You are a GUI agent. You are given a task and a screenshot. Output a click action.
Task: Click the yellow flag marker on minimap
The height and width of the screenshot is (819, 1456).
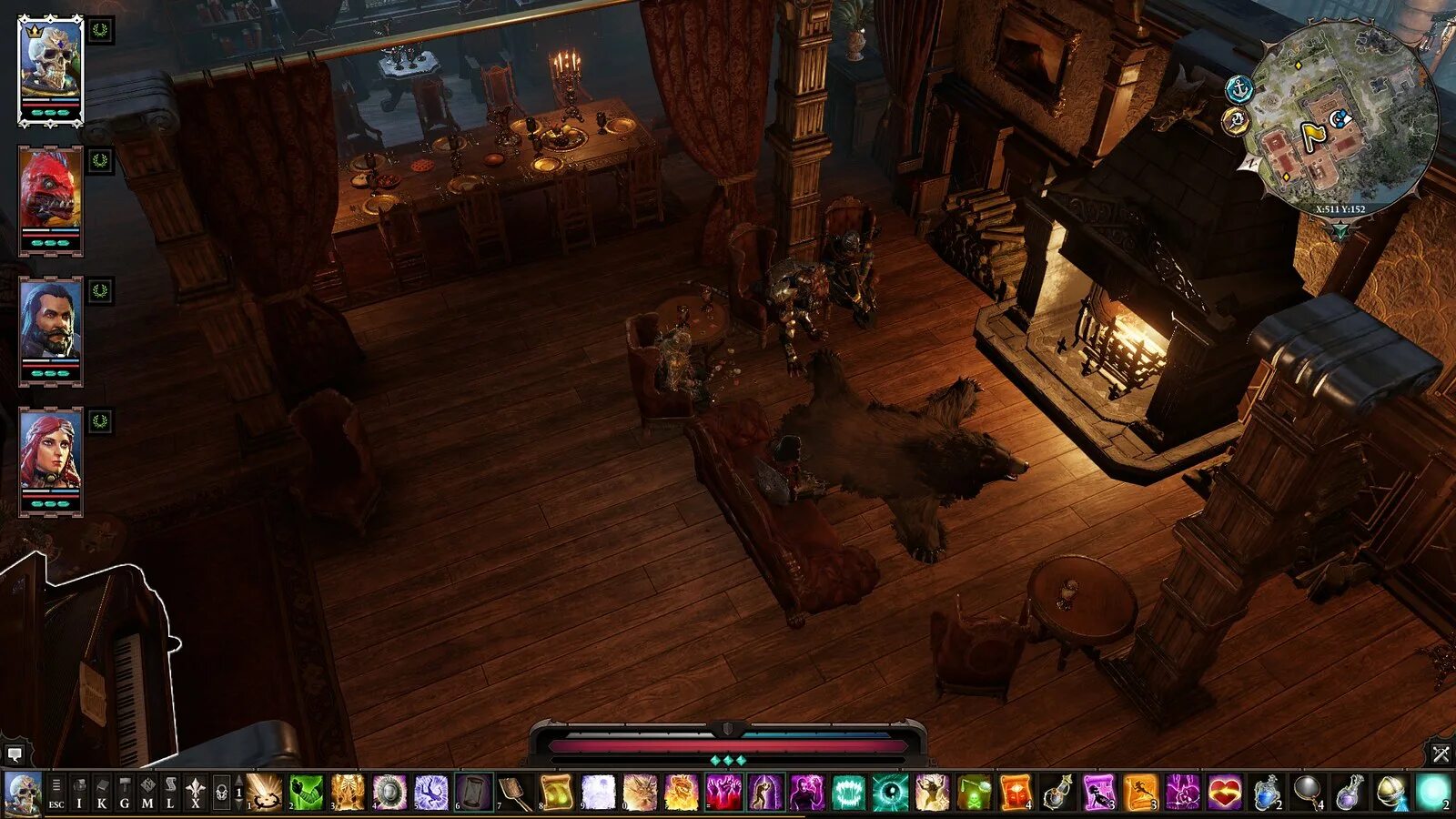(x=1313, y=136)
